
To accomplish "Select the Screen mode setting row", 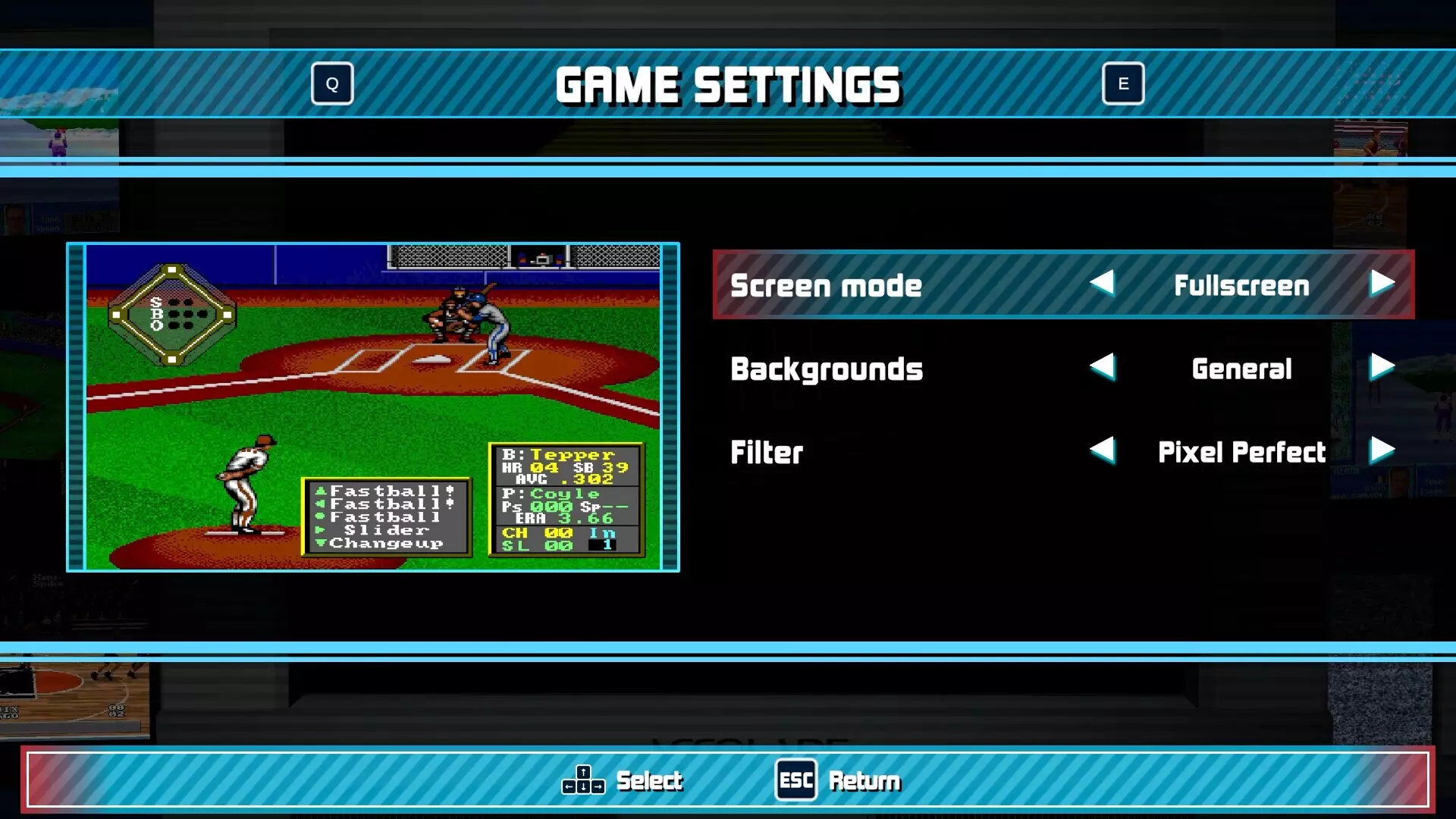I will (x=827, y=285).
